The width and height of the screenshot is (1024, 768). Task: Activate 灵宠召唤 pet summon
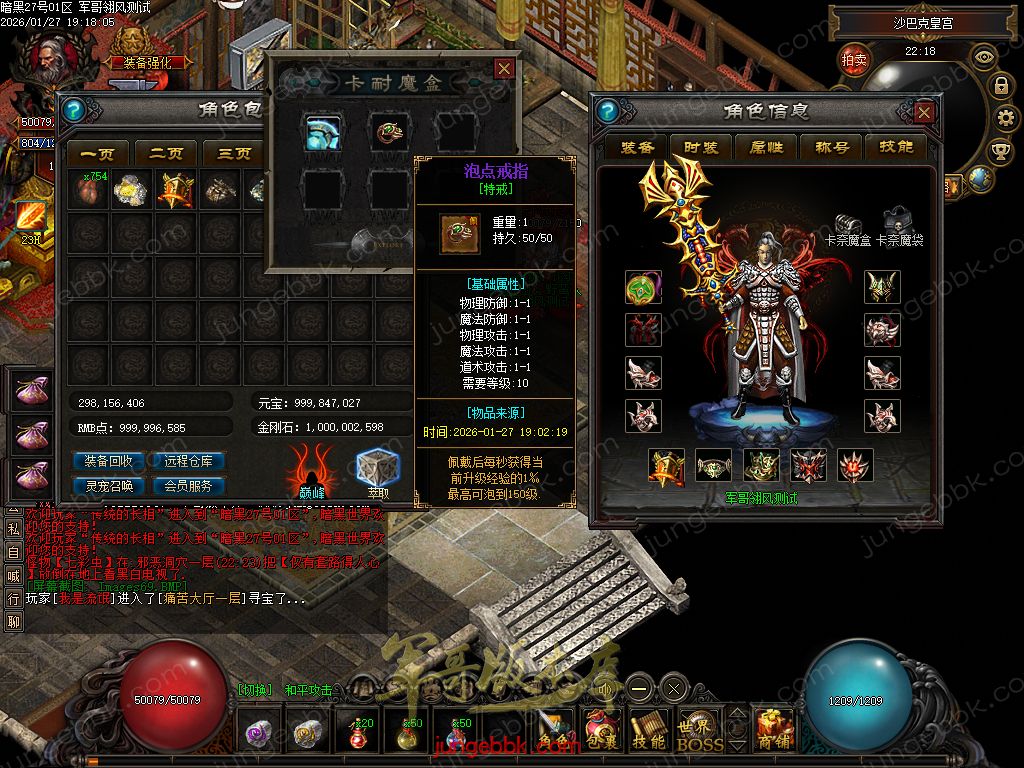tap(109, 486)
